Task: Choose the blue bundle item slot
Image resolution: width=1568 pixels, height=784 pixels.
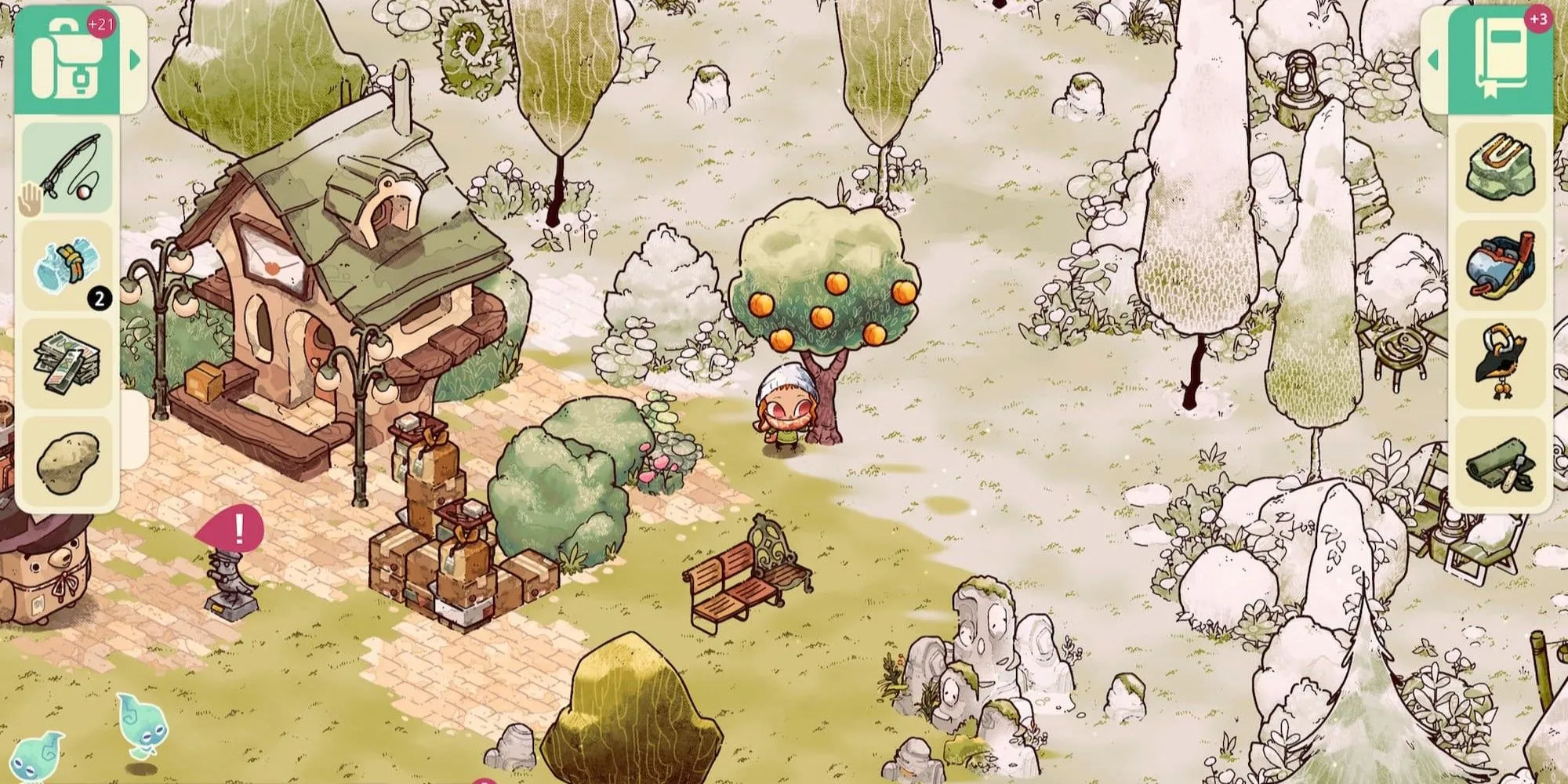Action: pyautogui.click(x=67, y=265)
